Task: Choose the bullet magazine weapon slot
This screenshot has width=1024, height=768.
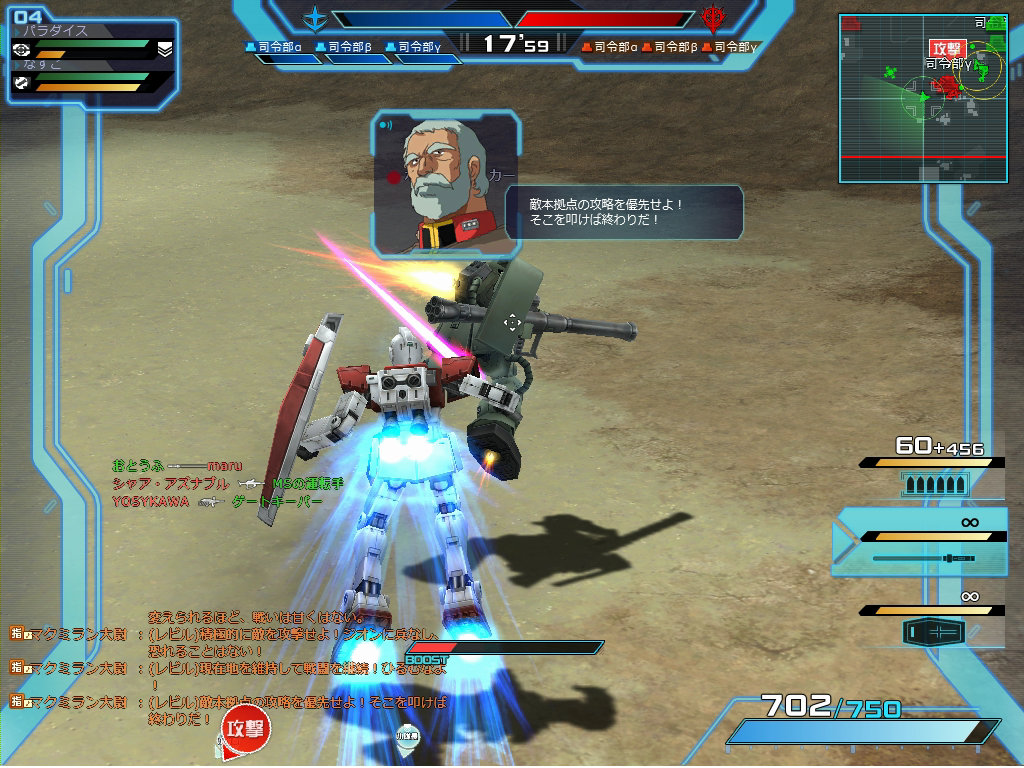Action: coord(933,484)
